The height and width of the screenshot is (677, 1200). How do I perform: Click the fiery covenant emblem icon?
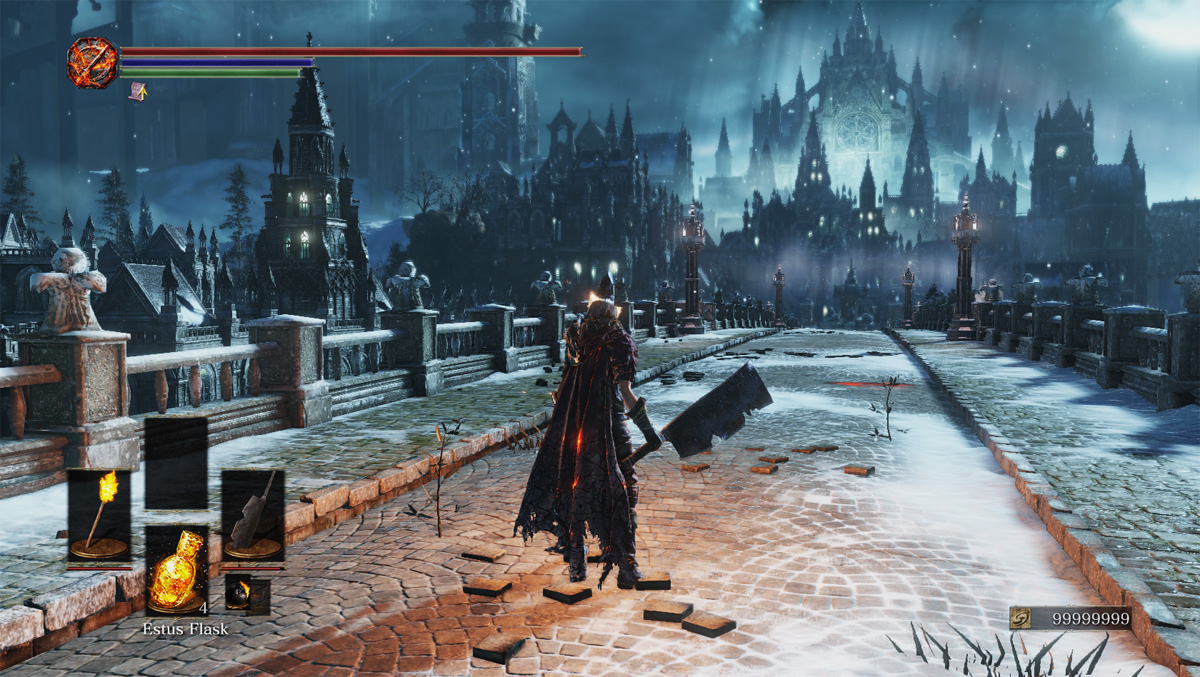pos(92,62)
